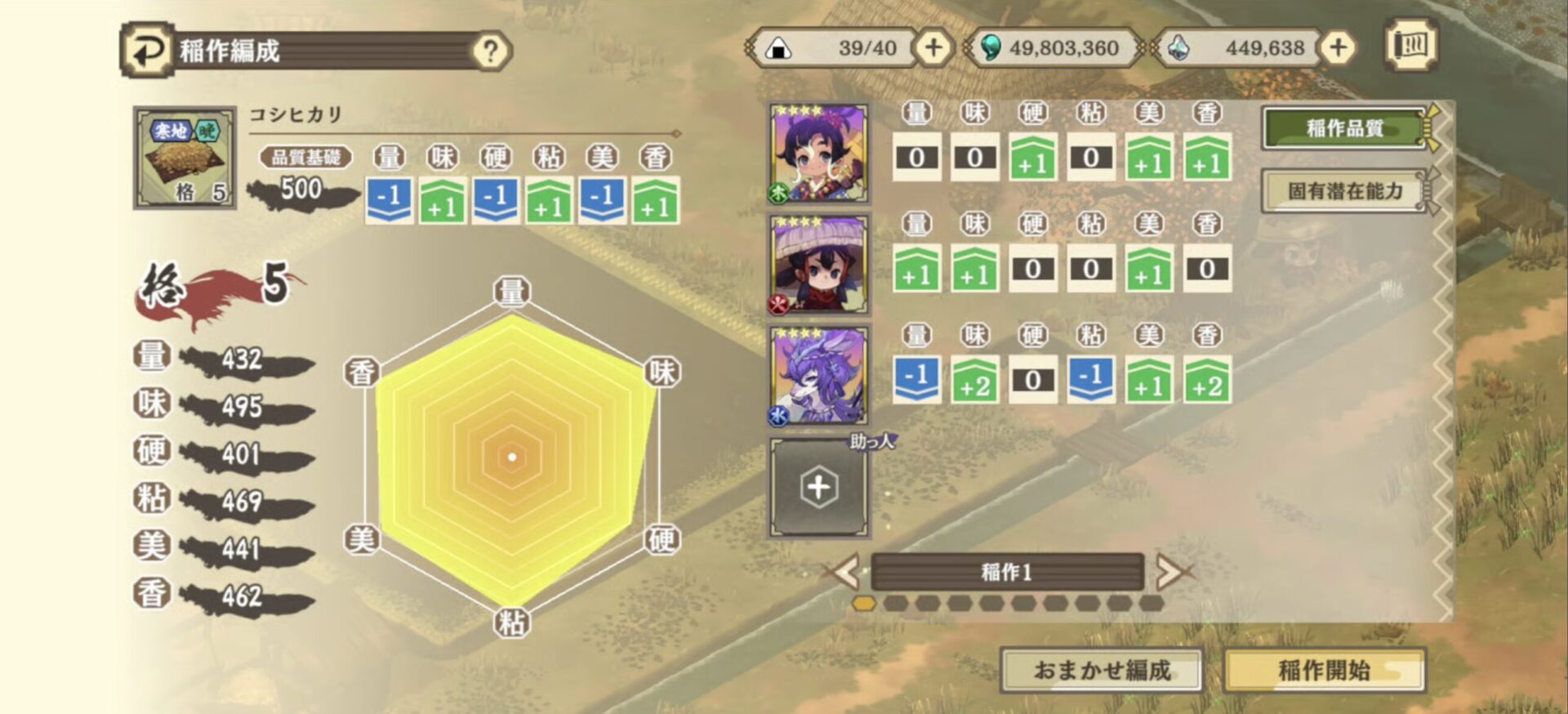This screenshot has height=714, width=1568.
Task: Add more rice ball stamina
Action: [933, 47]
